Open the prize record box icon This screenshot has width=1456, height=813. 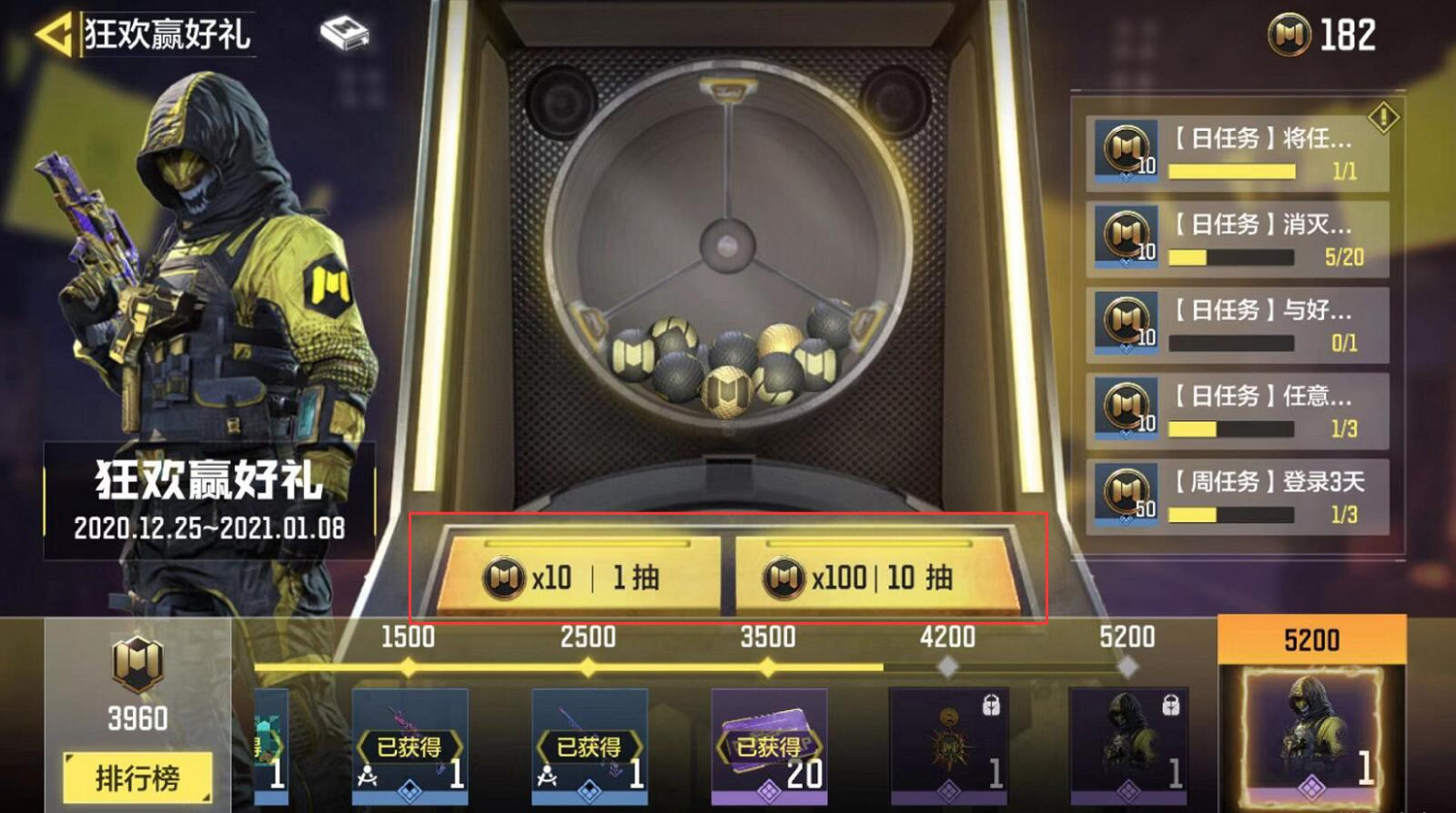pos(344,32)
